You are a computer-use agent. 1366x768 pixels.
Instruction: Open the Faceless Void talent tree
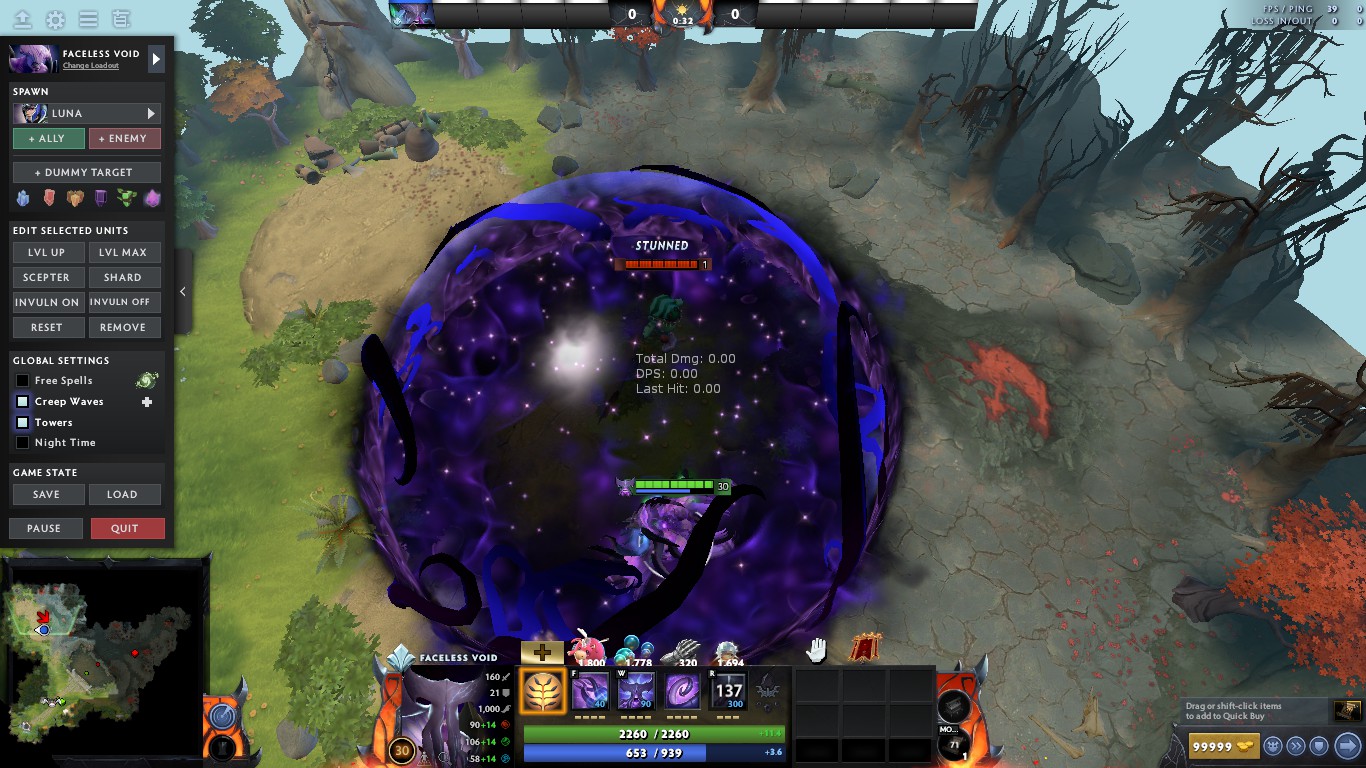pyautogui.click(x=542, y=690)
